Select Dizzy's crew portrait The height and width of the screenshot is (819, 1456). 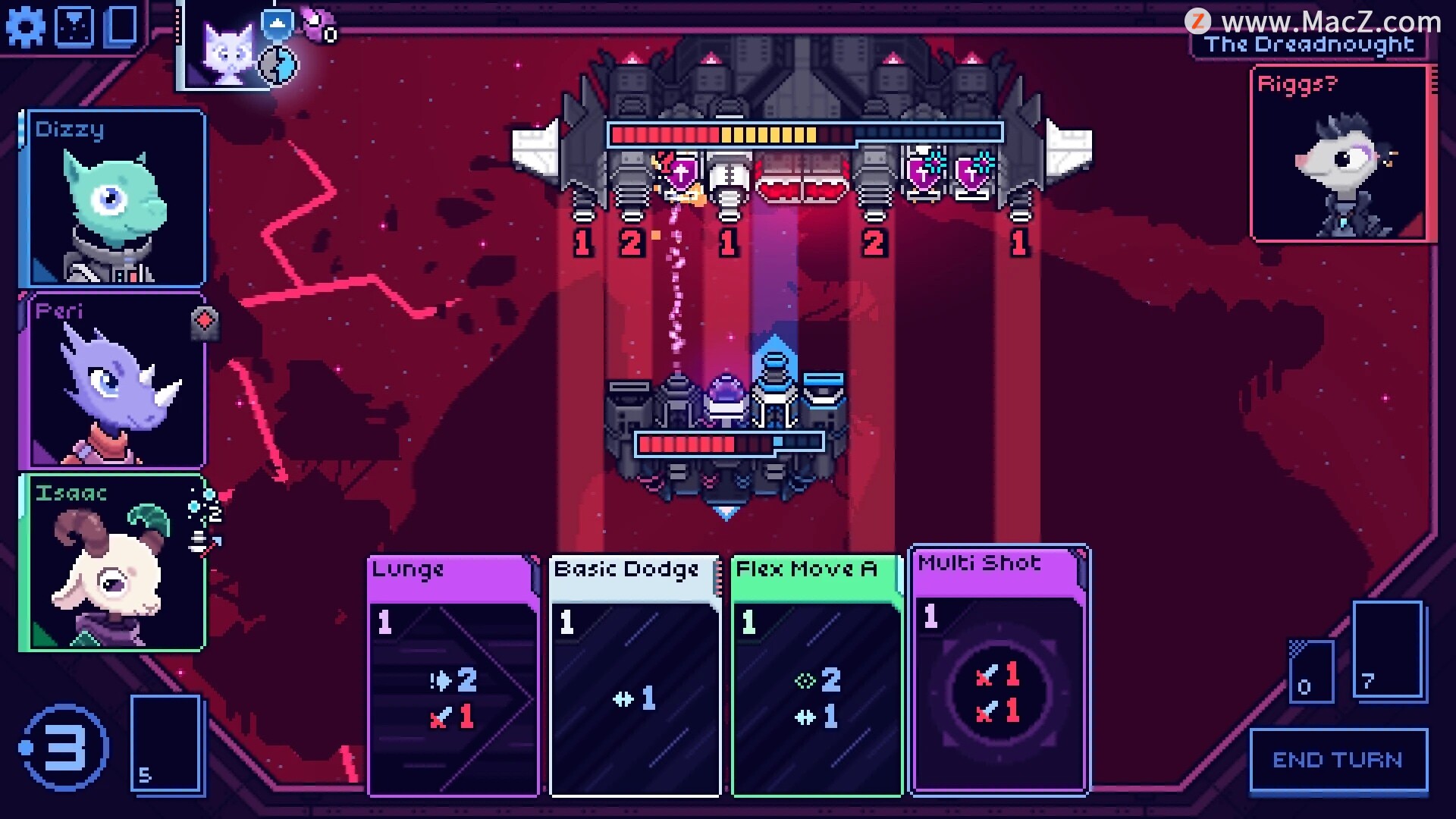114,199
